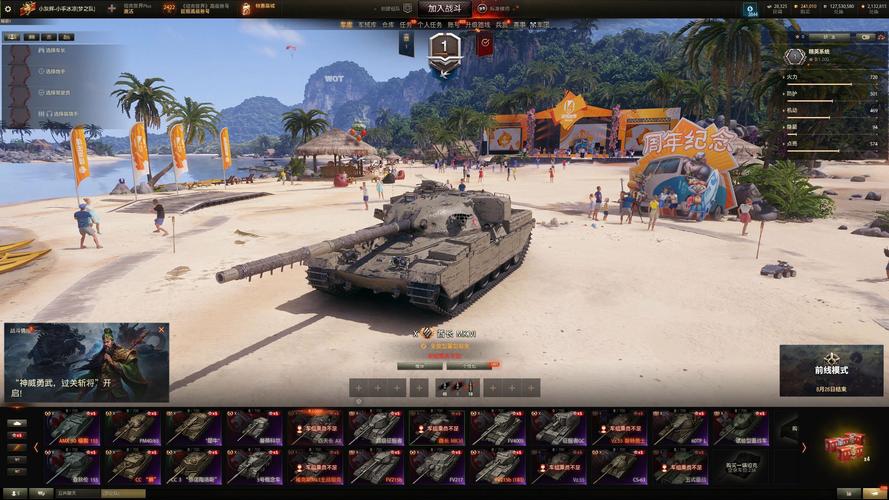Click the tier 1 platoon shield badge
Screen dimensions: 889x500
[x=444, y=48]
